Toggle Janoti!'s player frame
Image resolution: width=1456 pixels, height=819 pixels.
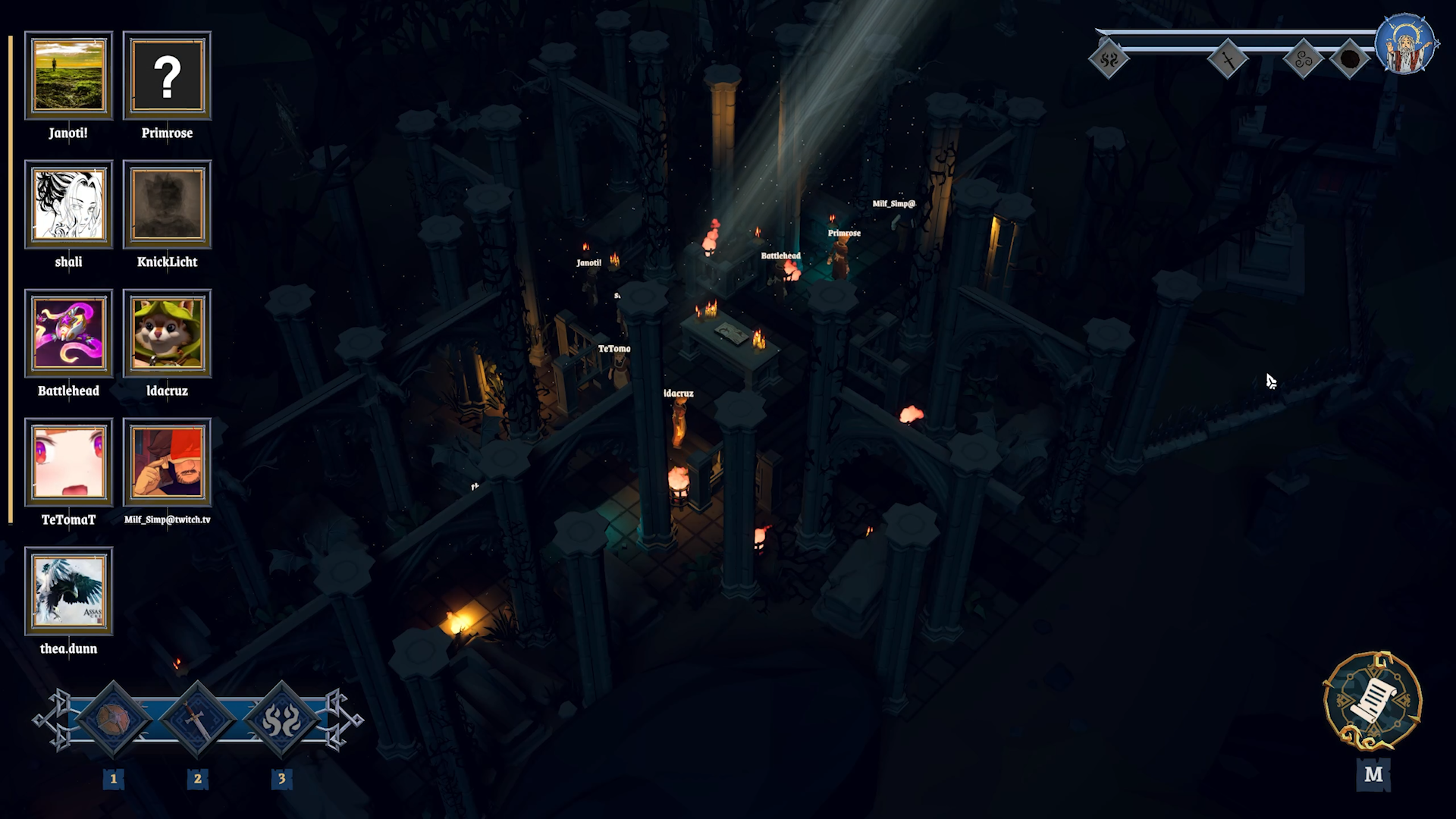click(69, 76)
